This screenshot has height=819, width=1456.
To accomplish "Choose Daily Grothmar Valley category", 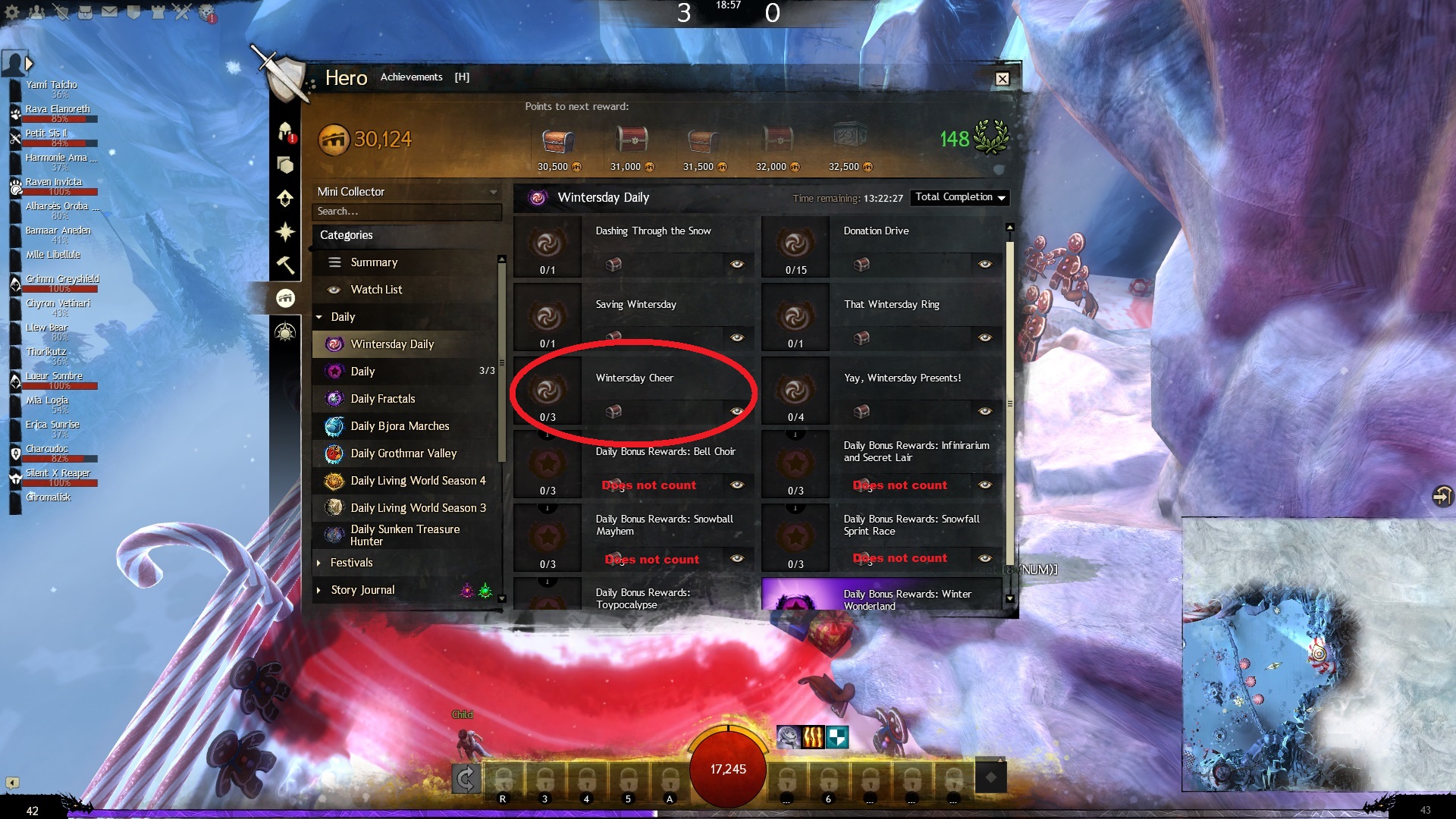I will click(403, 453).
